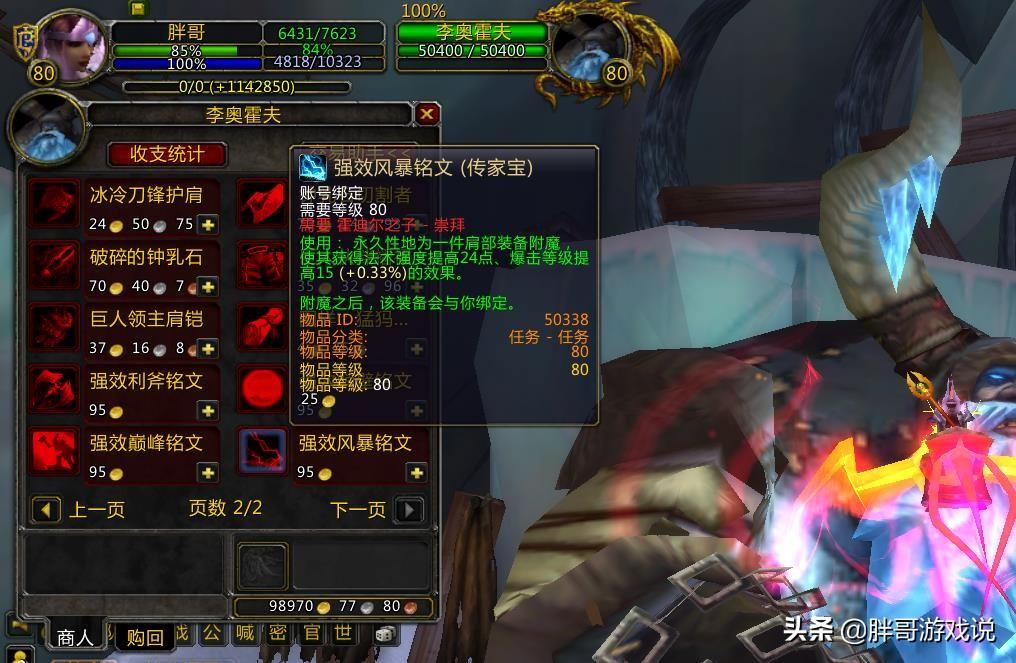Click the plus button under 强效巅峰铭文

coord(208,473)
